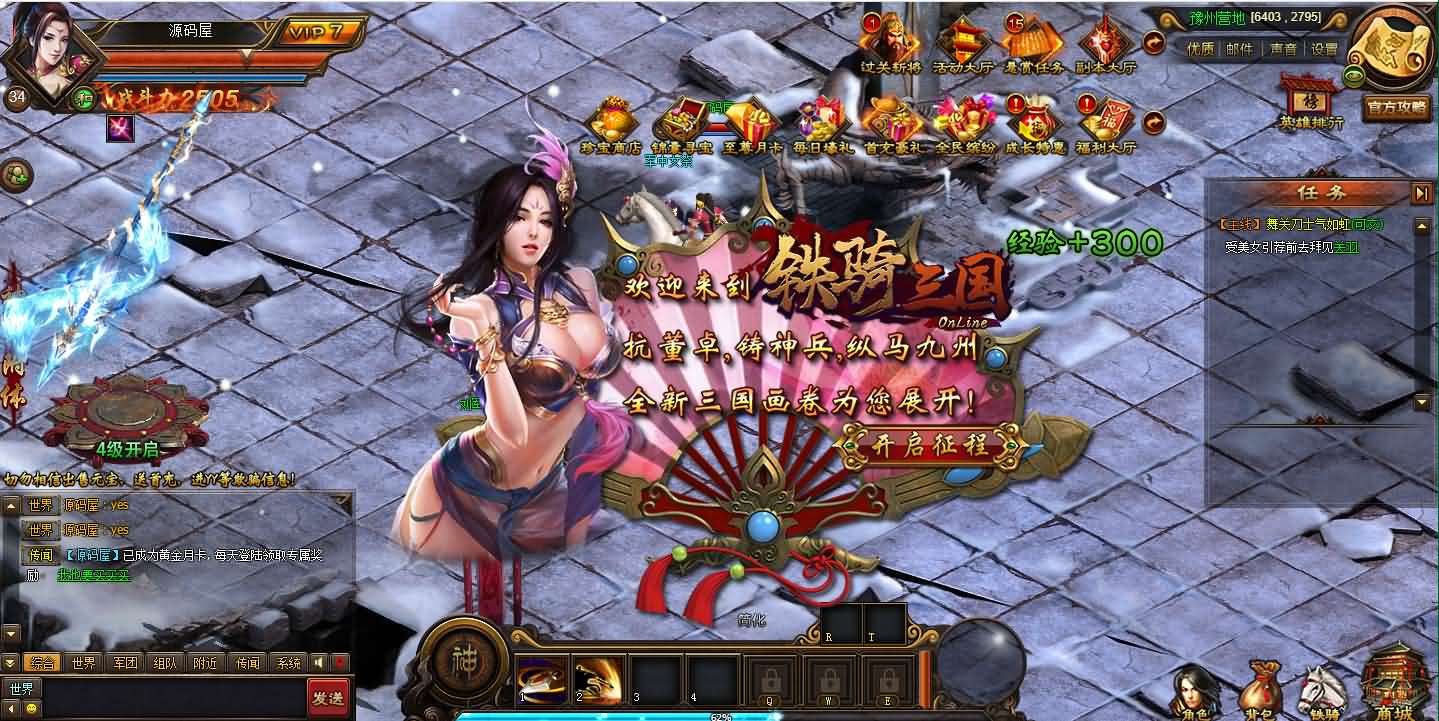The image size is (1439, 721).
Task: Mute chat with the speaker icon
Action: click(319, 660)
